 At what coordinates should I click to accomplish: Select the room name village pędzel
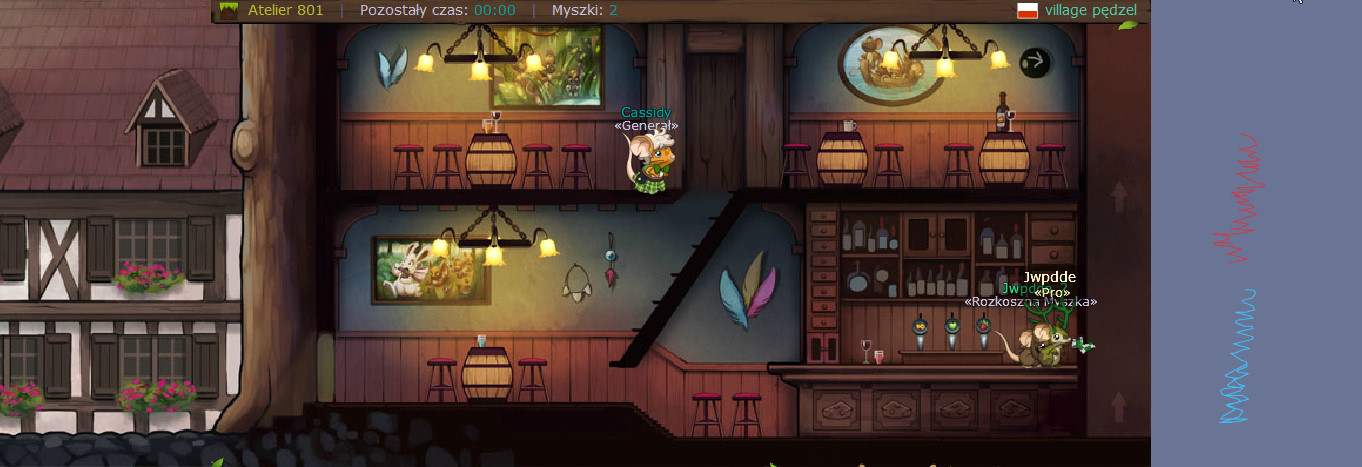[x=1091, y=11]
